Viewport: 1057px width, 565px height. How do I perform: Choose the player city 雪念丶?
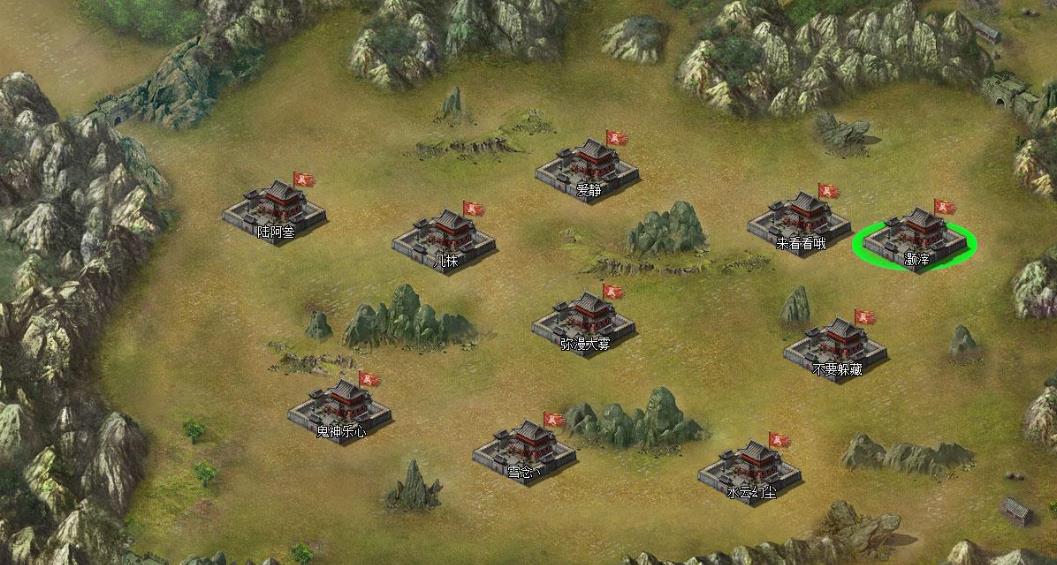(x=525, y=449)
